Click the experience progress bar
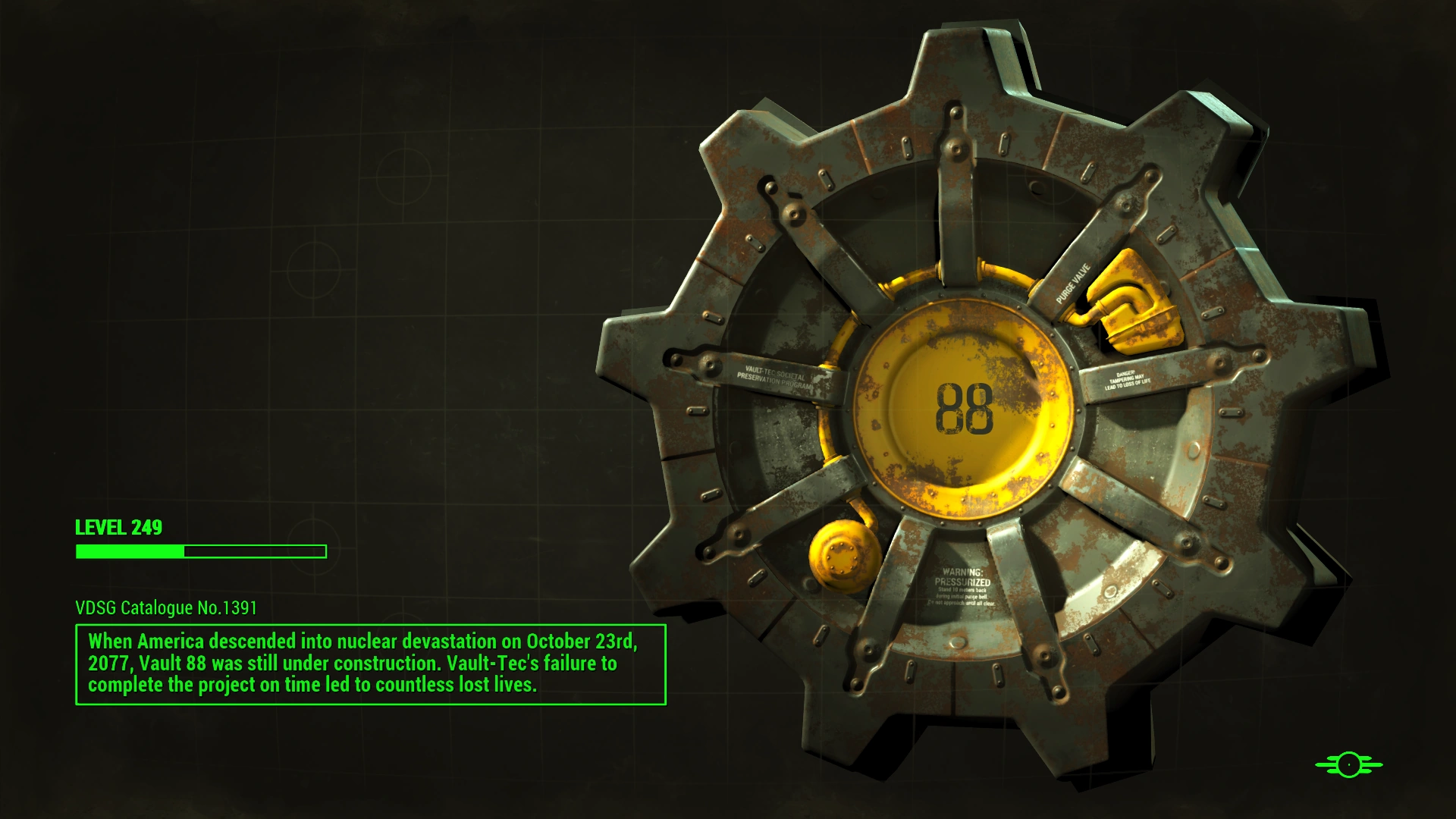 click(x=200, y=551)
